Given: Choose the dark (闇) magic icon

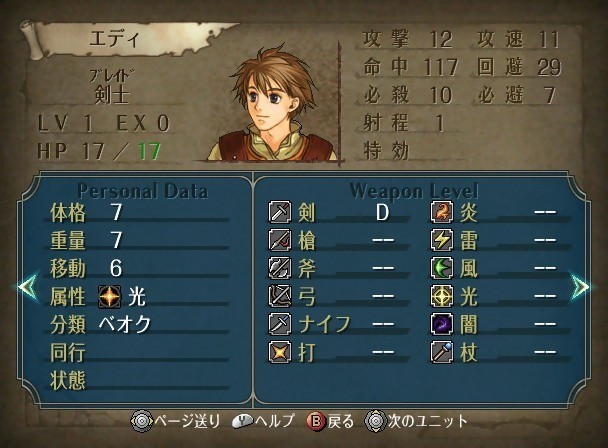Looking at the screenshot, I should [442, 324].
